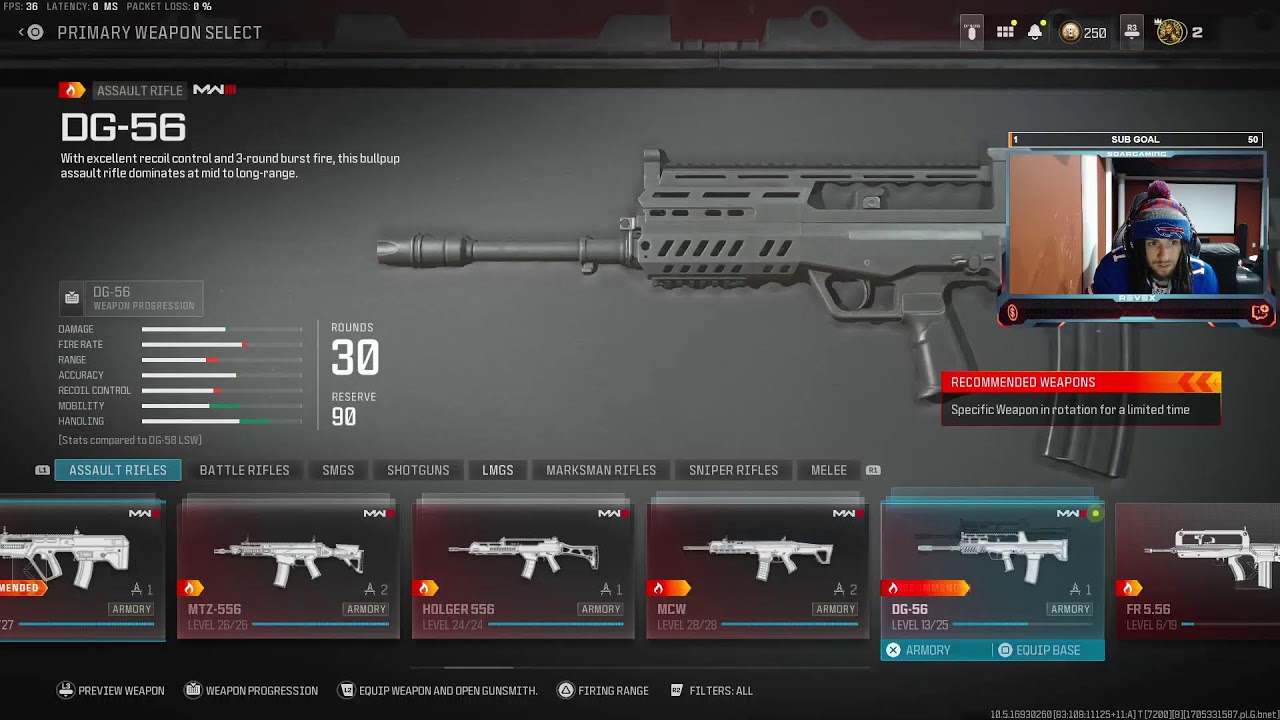Viewport: 1280px width, 720px height.
Task: Open the SMGs category
Action: pyautogui.click(x=338, y=470)
